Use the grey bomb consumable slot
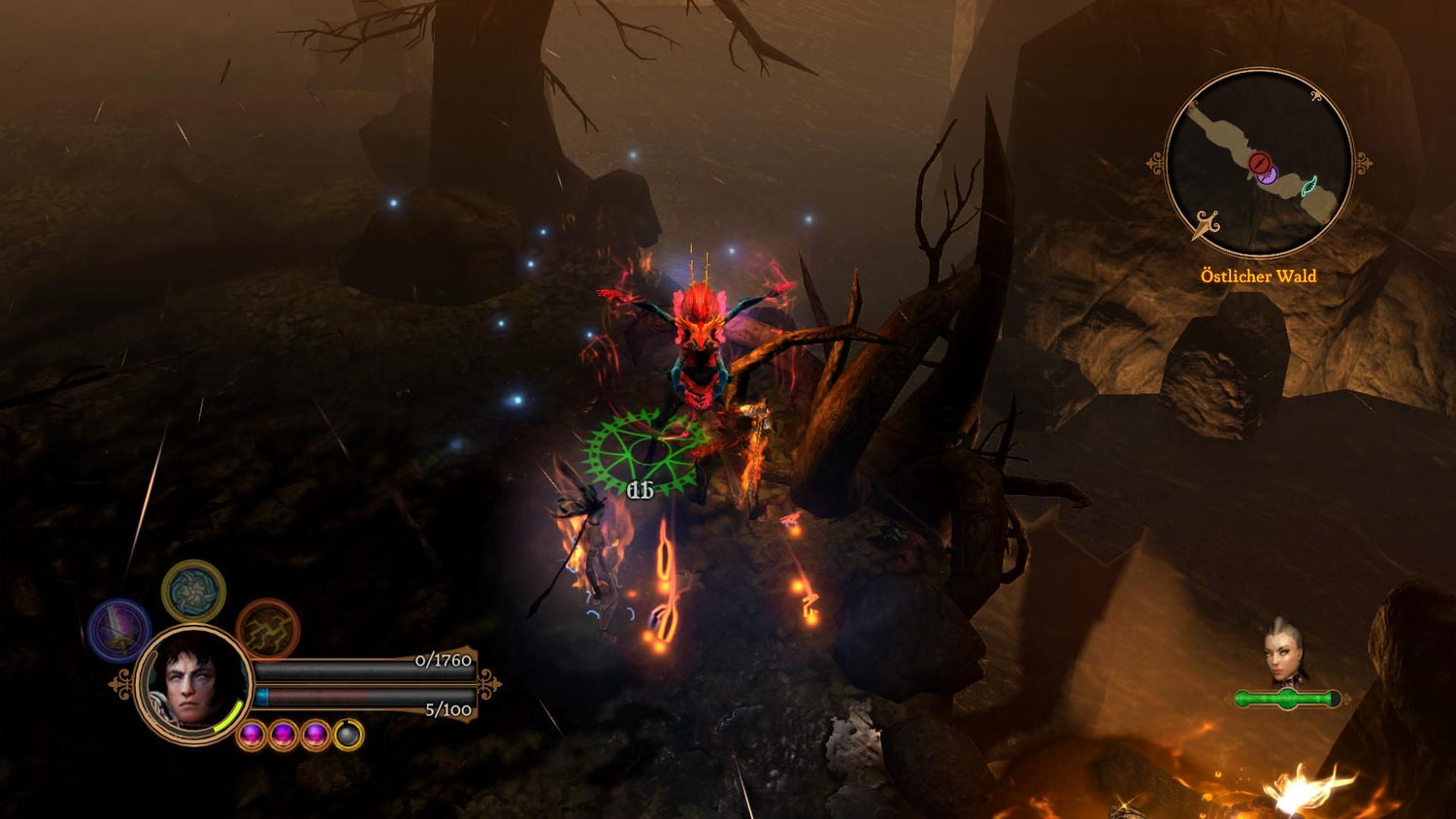 tap(347, 734)
